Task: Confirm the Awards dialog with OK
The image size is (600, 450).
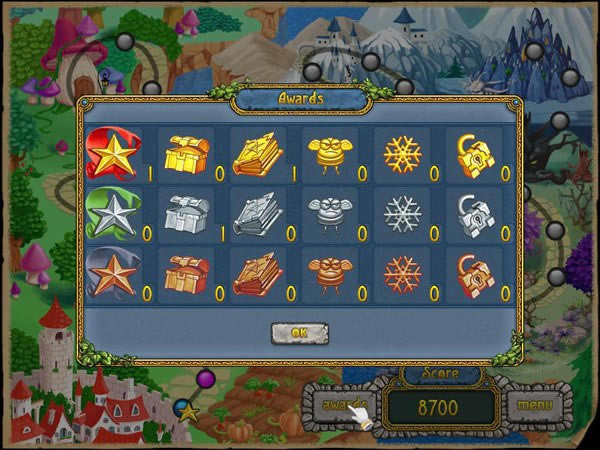Action: [299, 333]
